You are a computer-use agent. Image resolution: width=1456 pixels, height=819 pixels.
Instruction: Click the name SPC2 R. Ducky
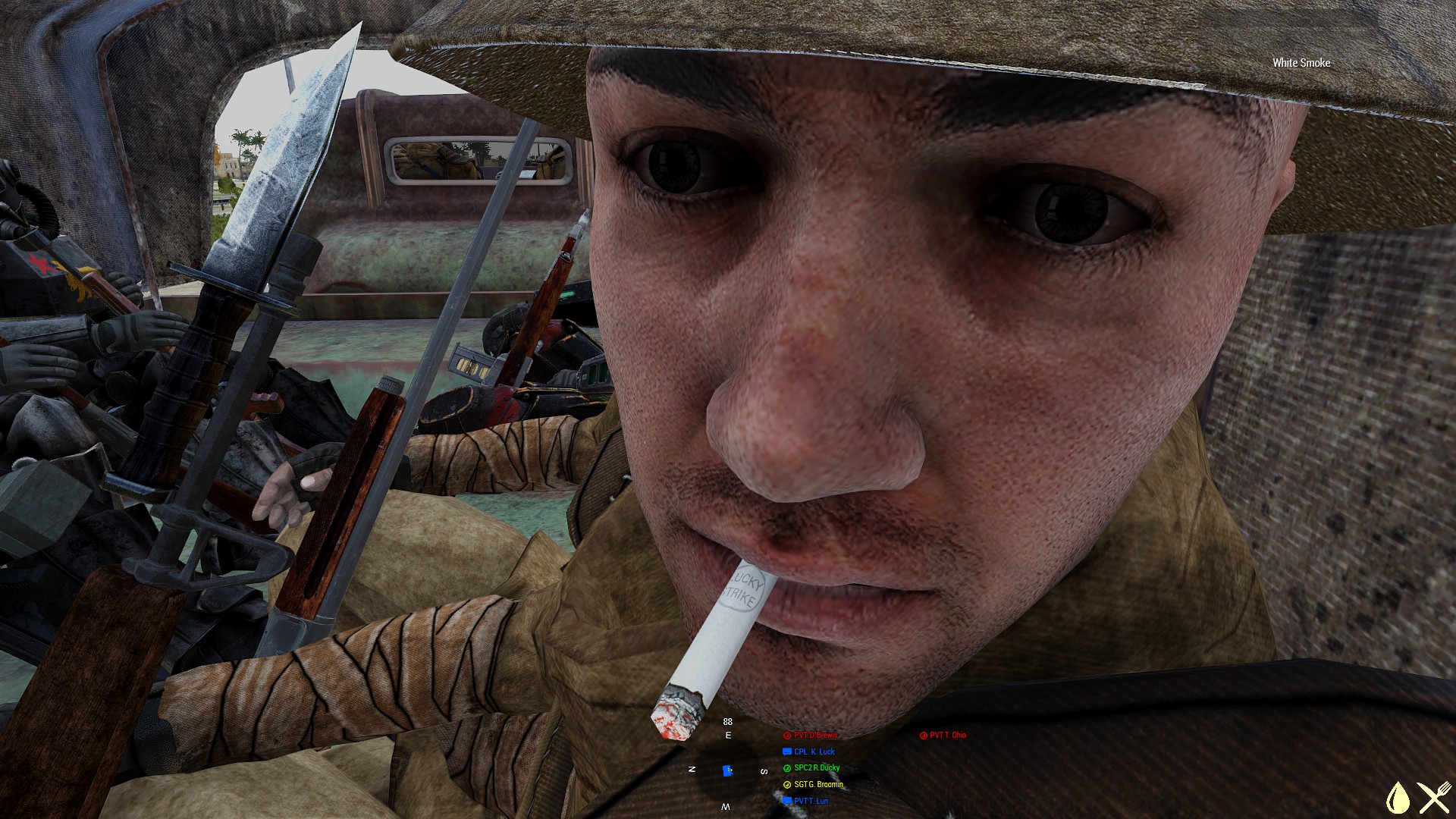pos(817,768)
